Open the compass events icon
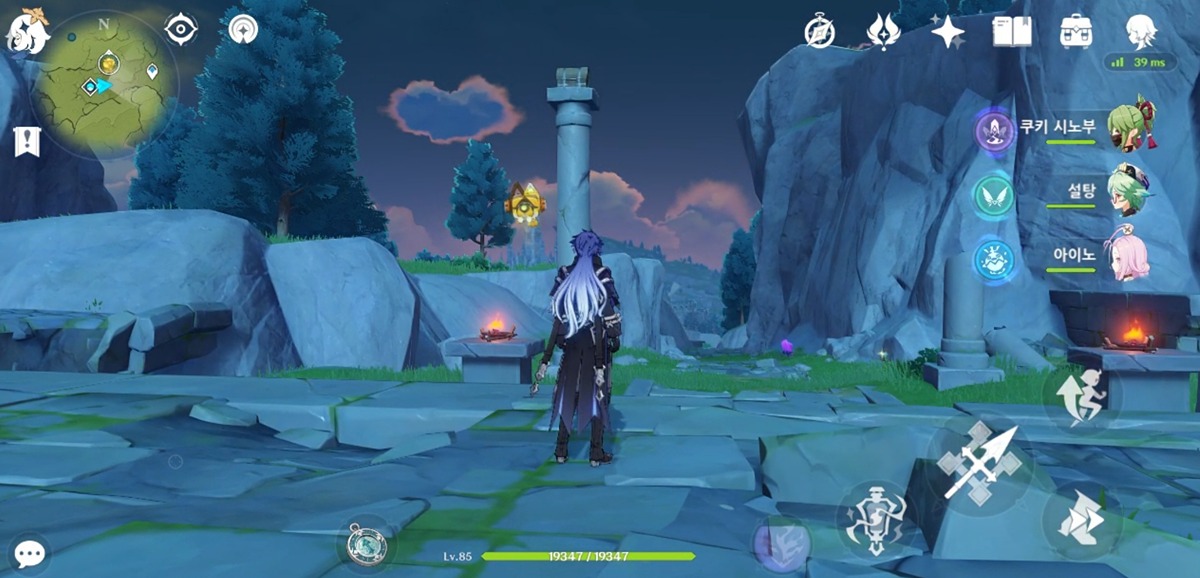The width and height of the screenshot is (1200, 578). pyautogui.click(x=820, y=32)
